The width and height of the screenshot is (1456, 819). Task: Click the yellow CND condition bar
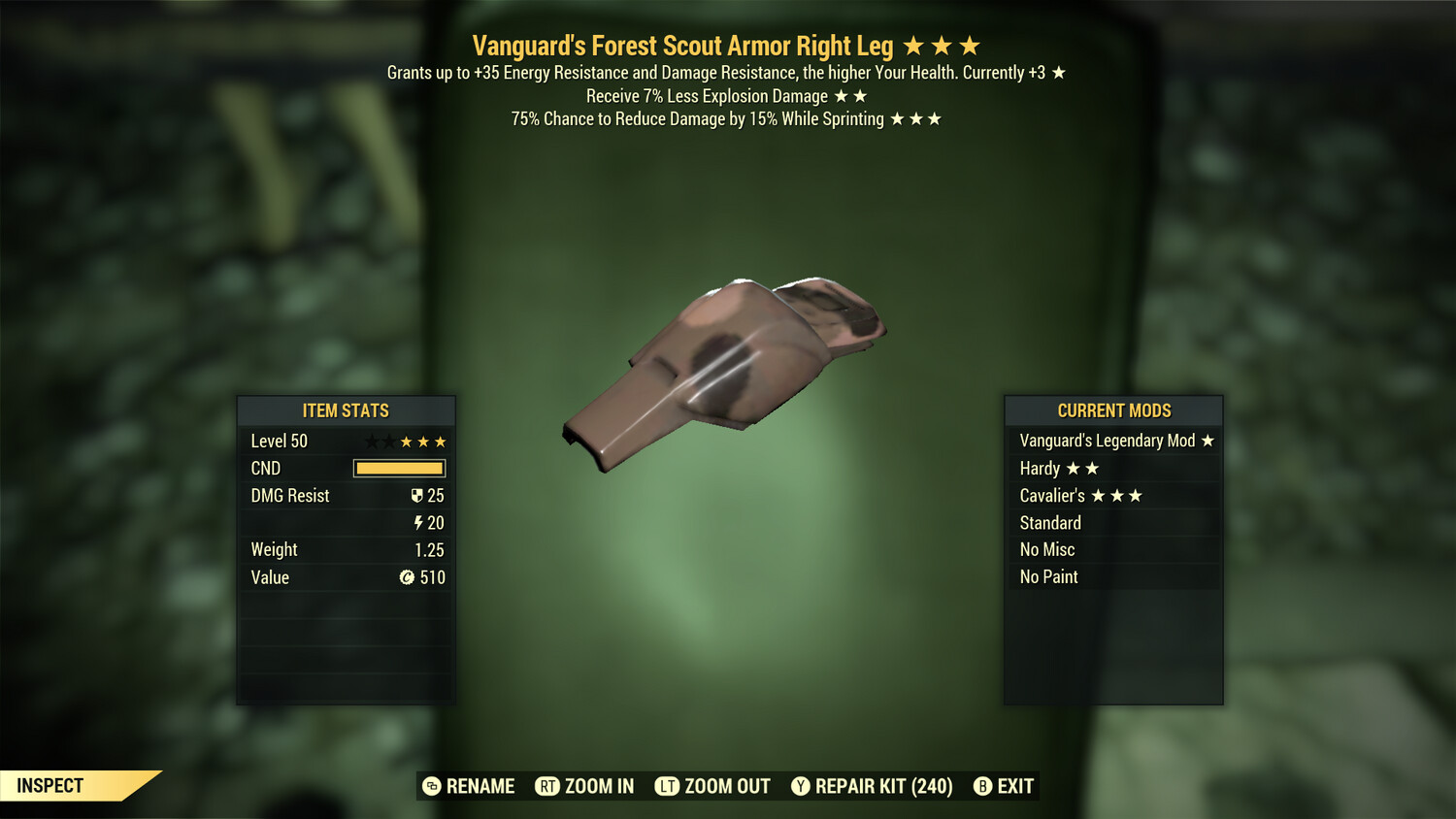(x=398, y=469)
